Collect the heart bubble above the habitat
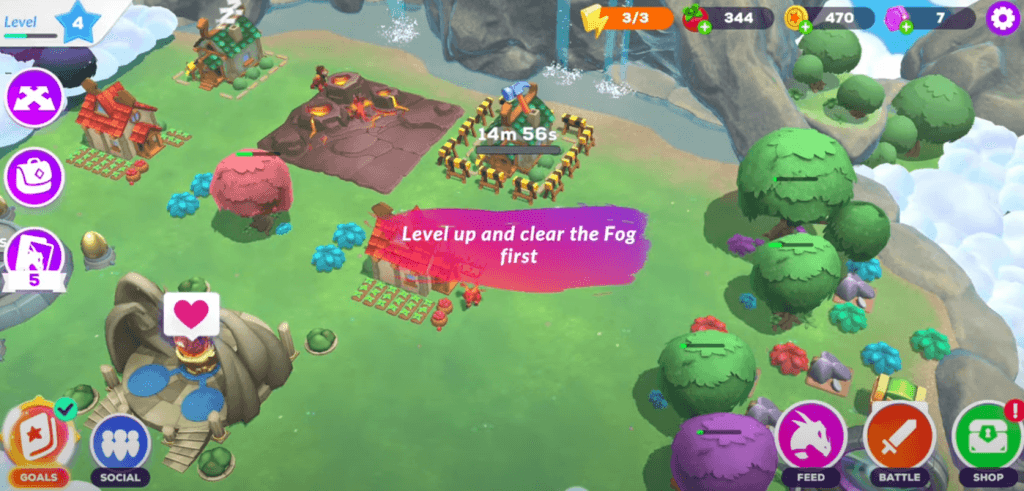The height and width of the screenshot is (491, 1024). (191, 315)
